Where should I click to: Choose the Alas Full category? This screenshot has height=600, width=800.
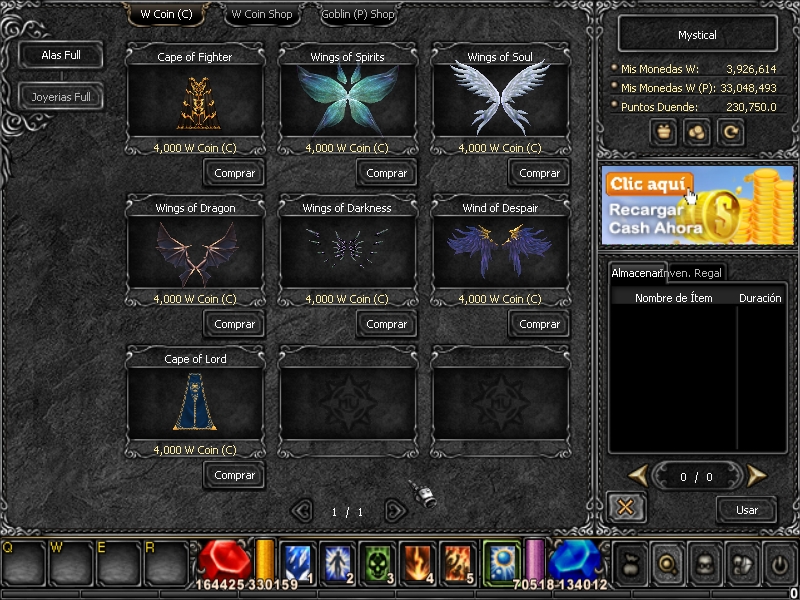pos(61,55)
